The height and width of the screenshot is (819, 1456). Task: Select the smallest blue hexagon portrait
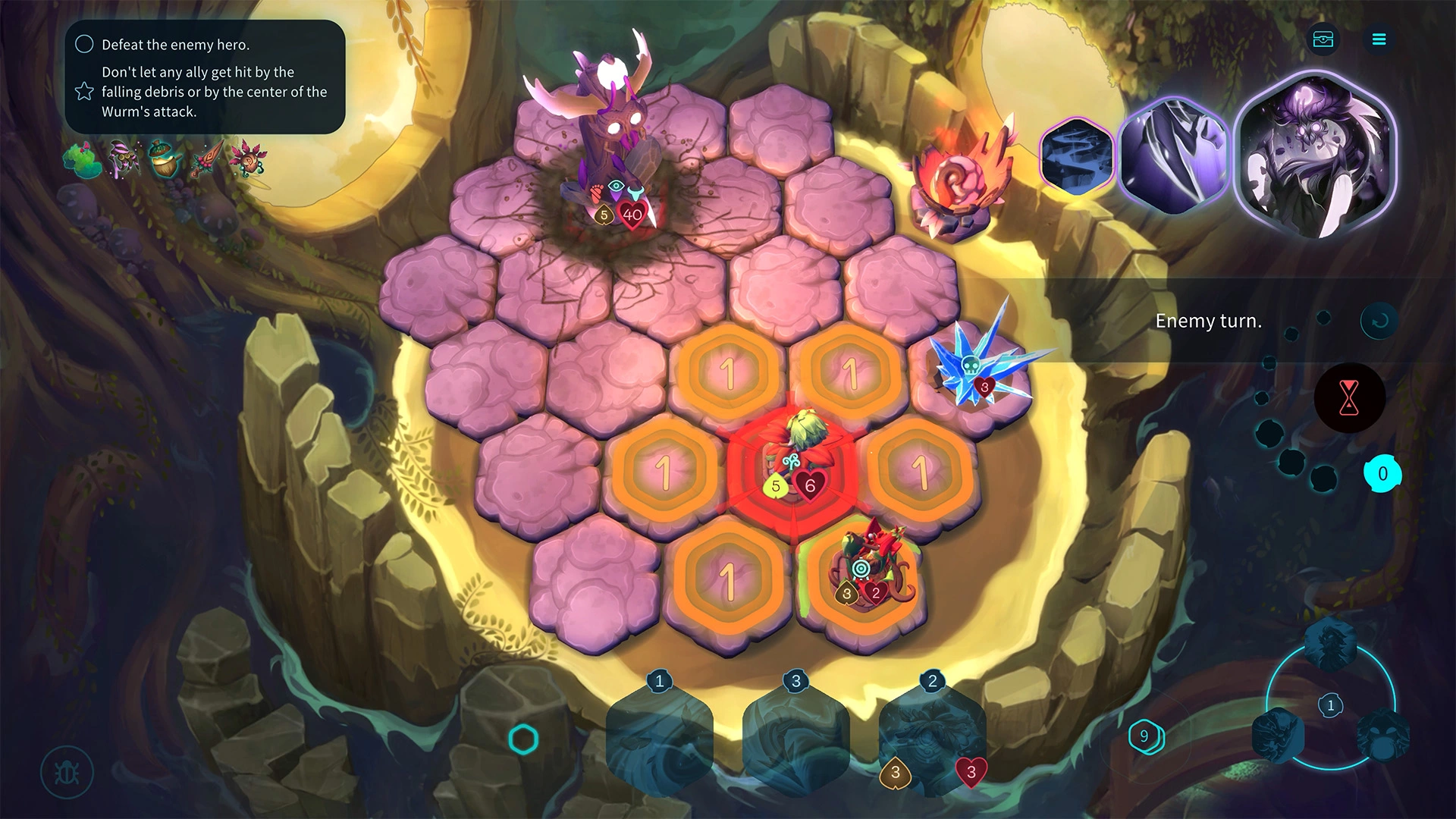pos(1077,157)
